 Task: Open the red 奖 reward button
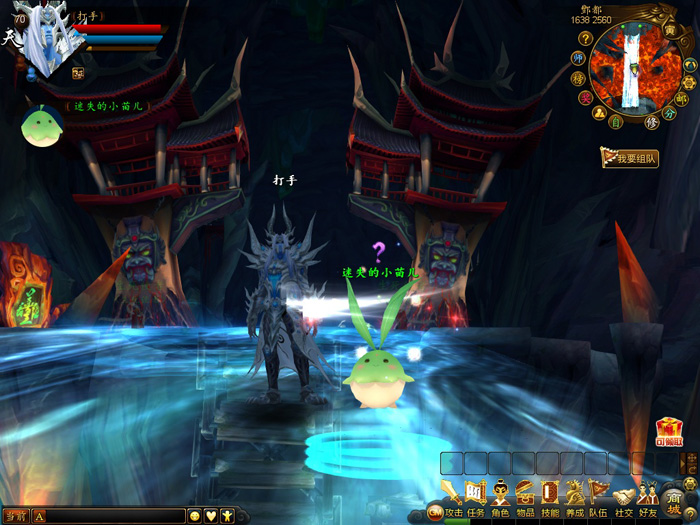[x=585, y=97]
